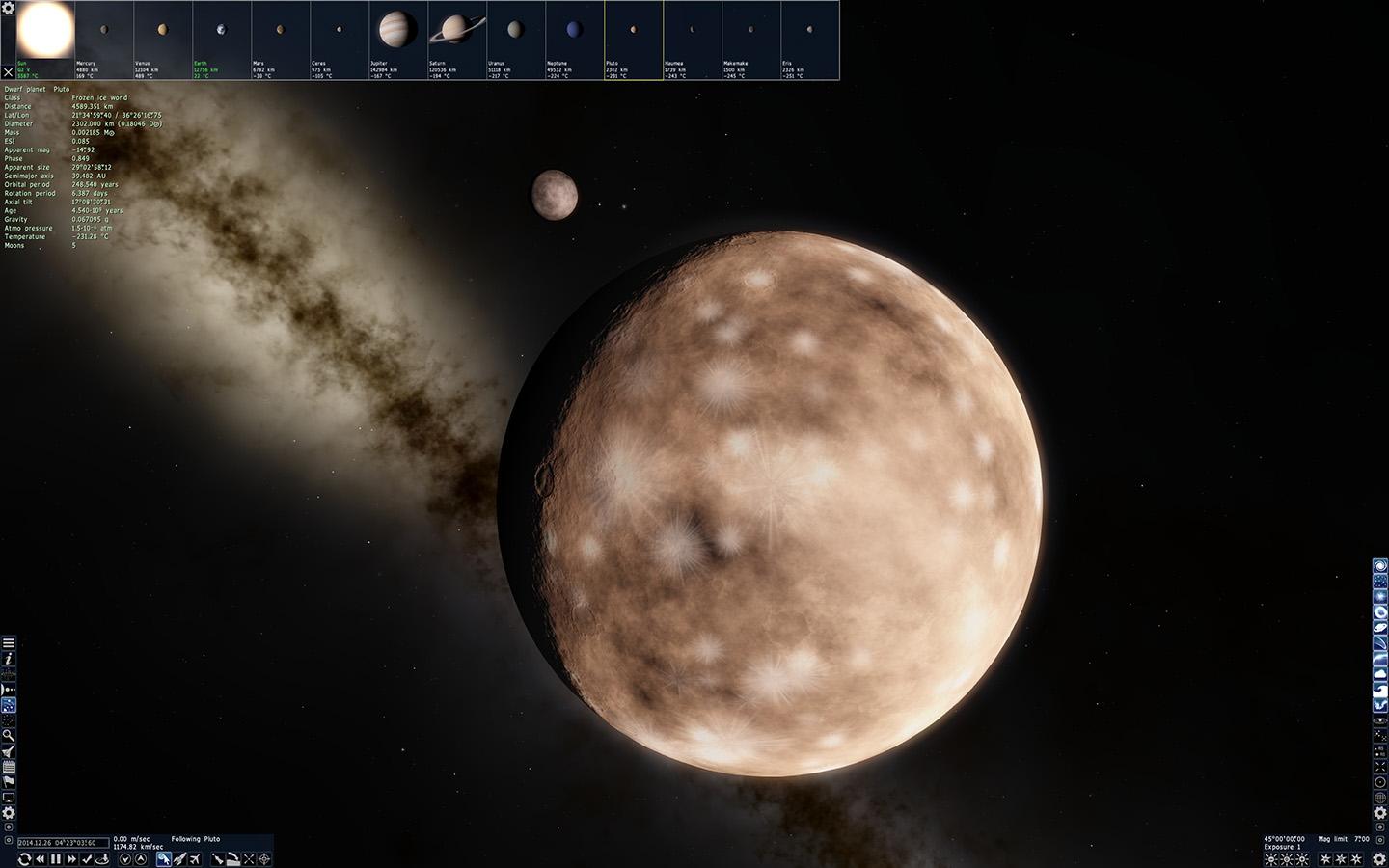Click the real-time checkmark button
Screen dimensions: 1389x868
click(x=87, y=858)
